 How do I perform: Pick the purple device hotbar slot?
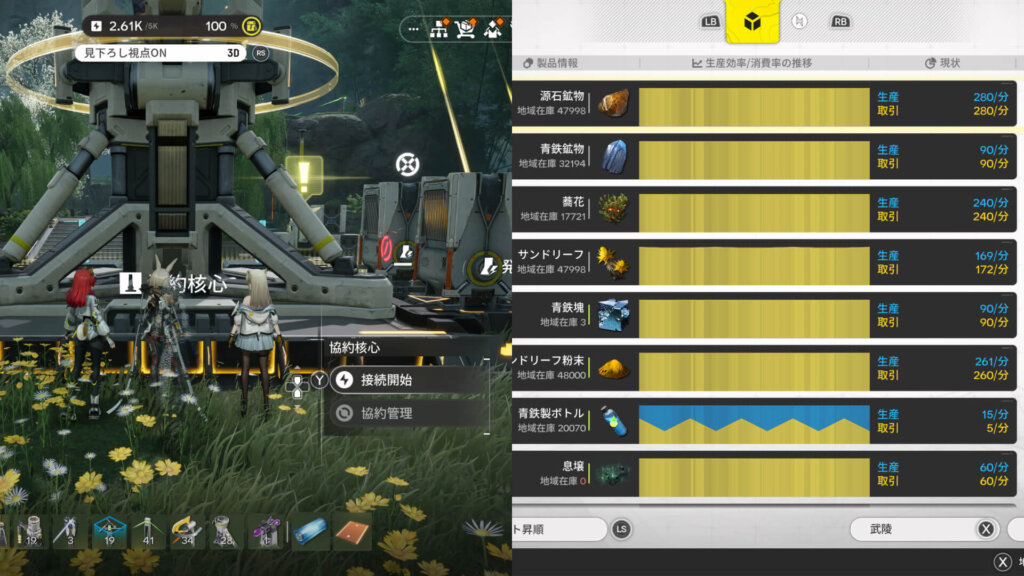265,532
